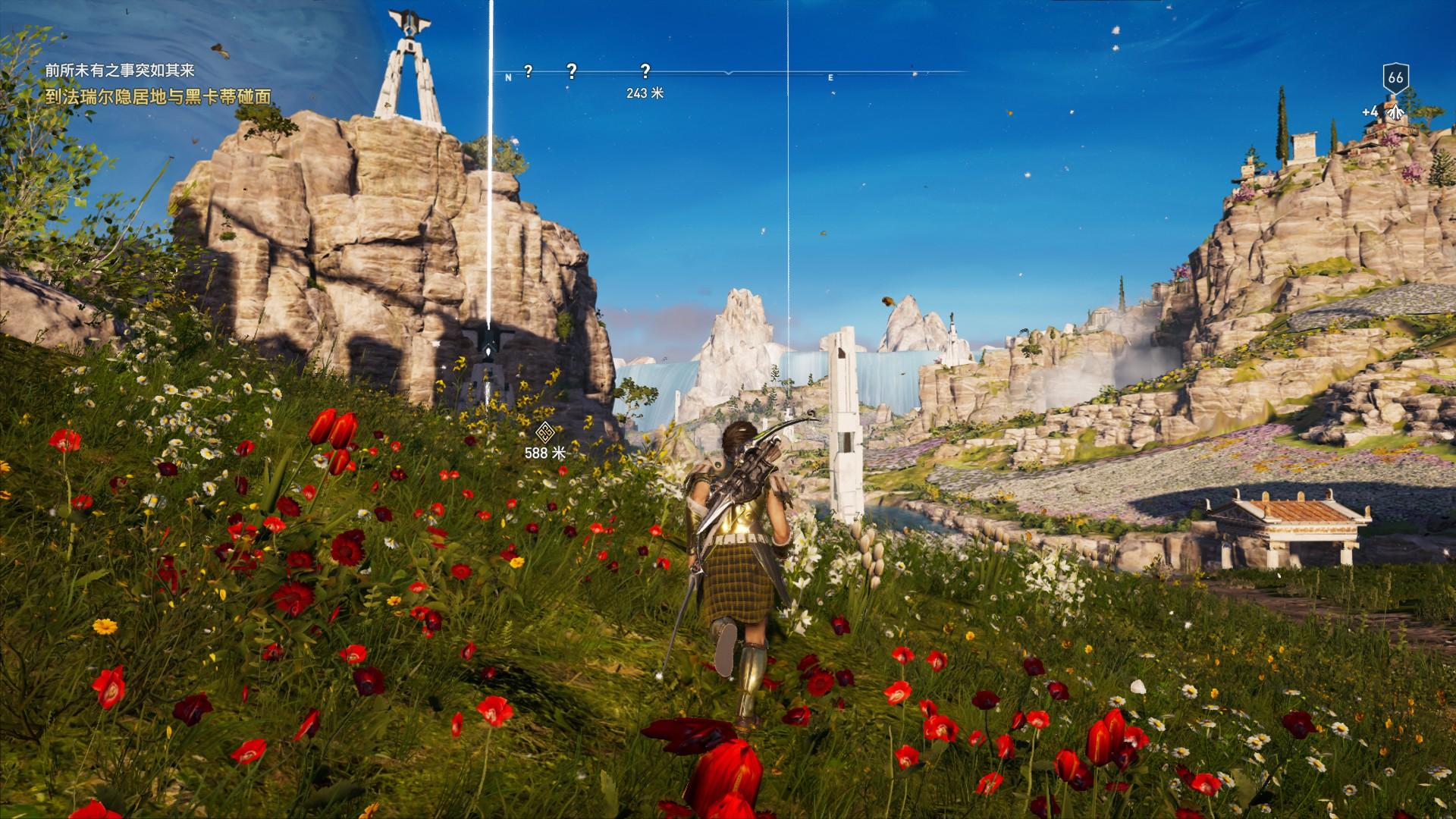
Task: Select the tracked quest objective text
Action: pyautogui.click(x=158, y=98)
